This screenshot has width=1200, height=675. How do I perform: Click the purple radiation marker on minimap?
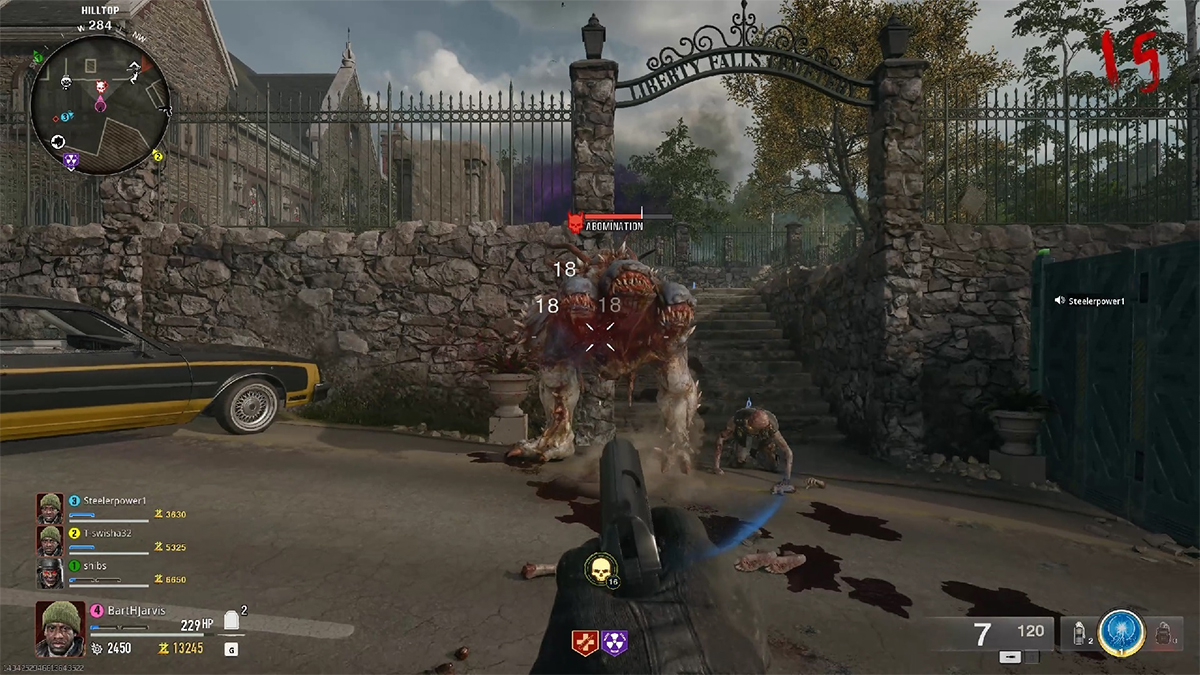70,159
